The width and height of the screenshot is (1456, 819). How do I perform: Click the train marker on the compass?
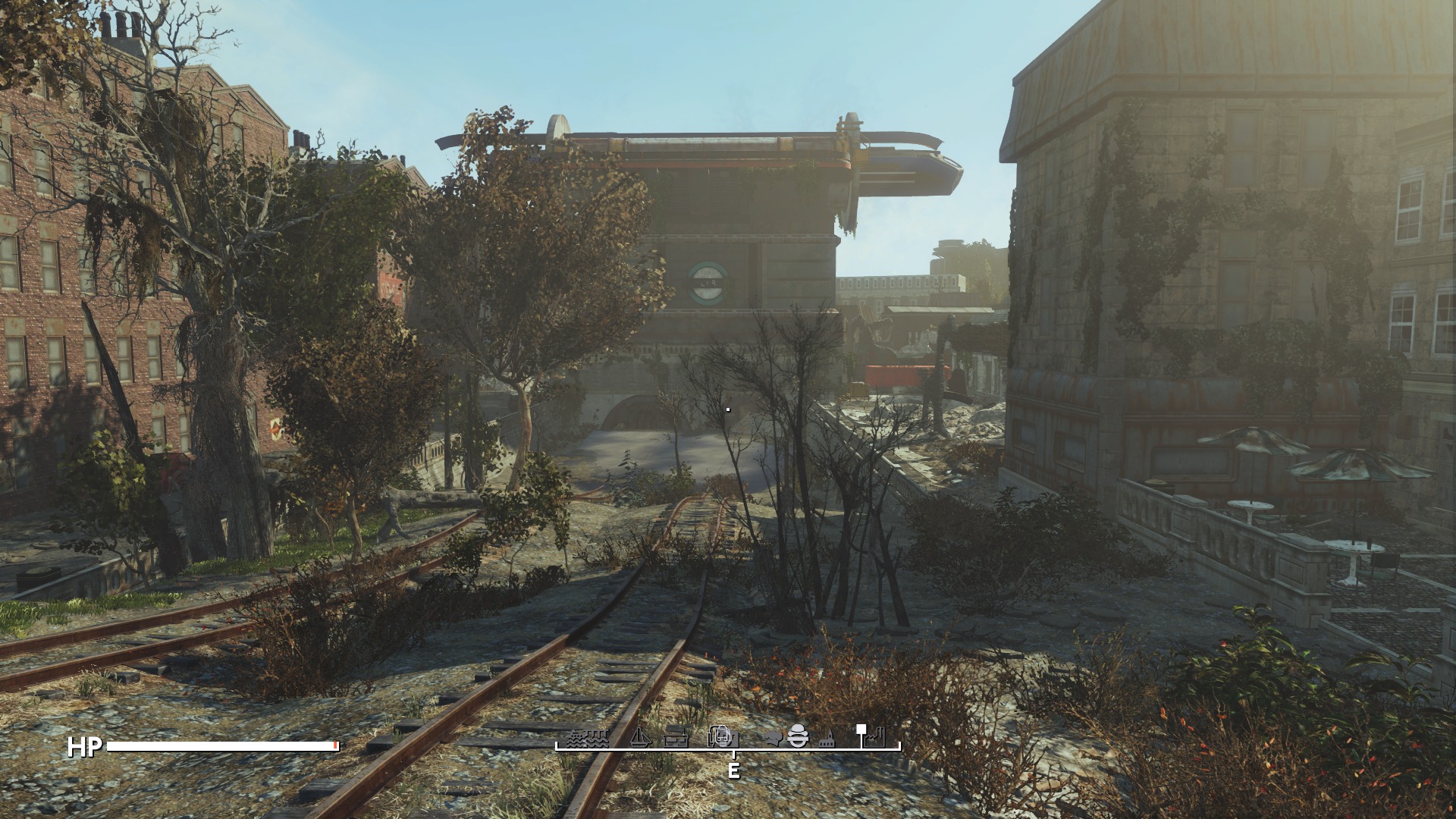click(720, 738)
